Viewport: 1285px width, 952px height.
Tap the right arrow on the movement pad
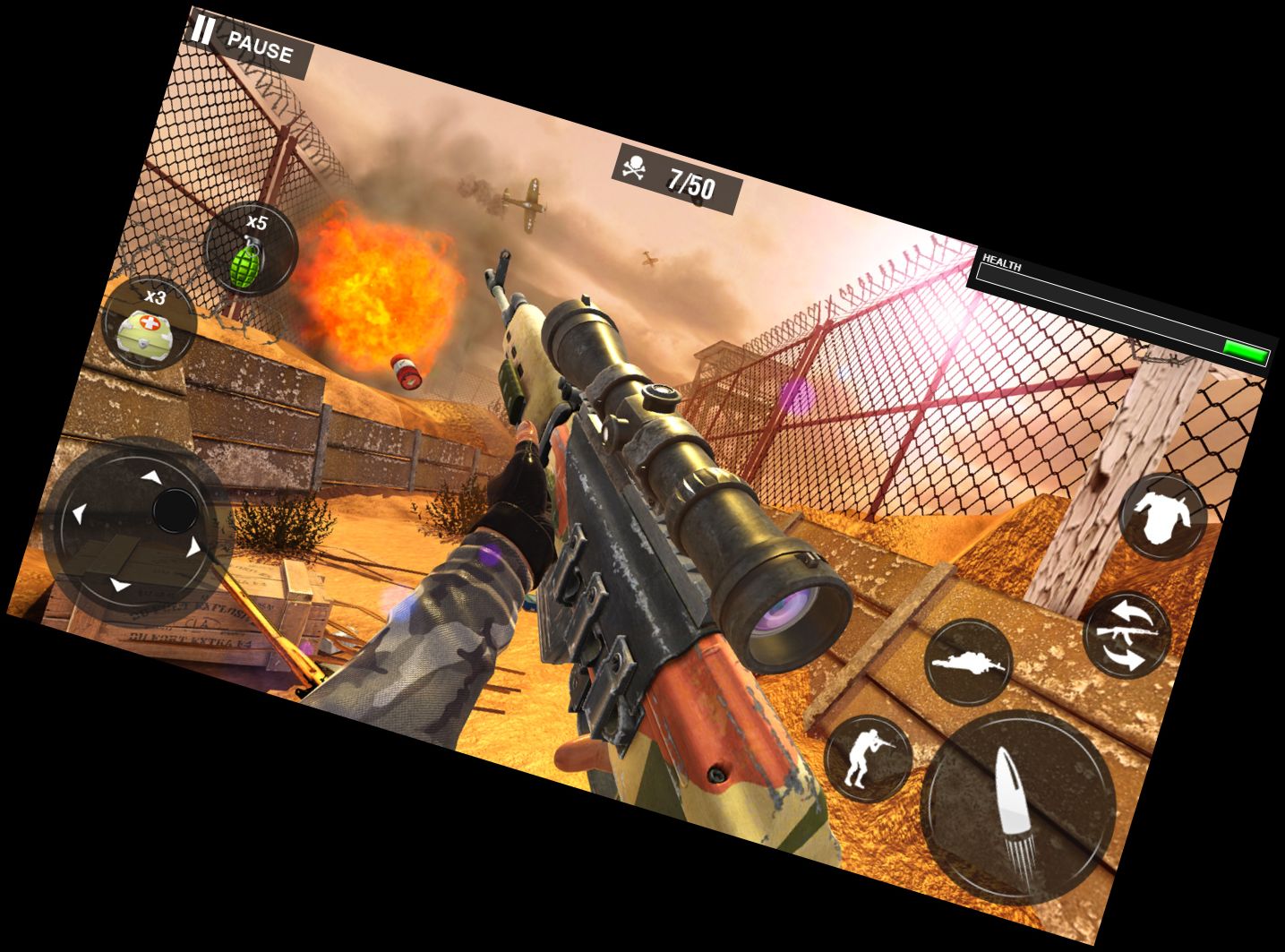tap(193, 548)
